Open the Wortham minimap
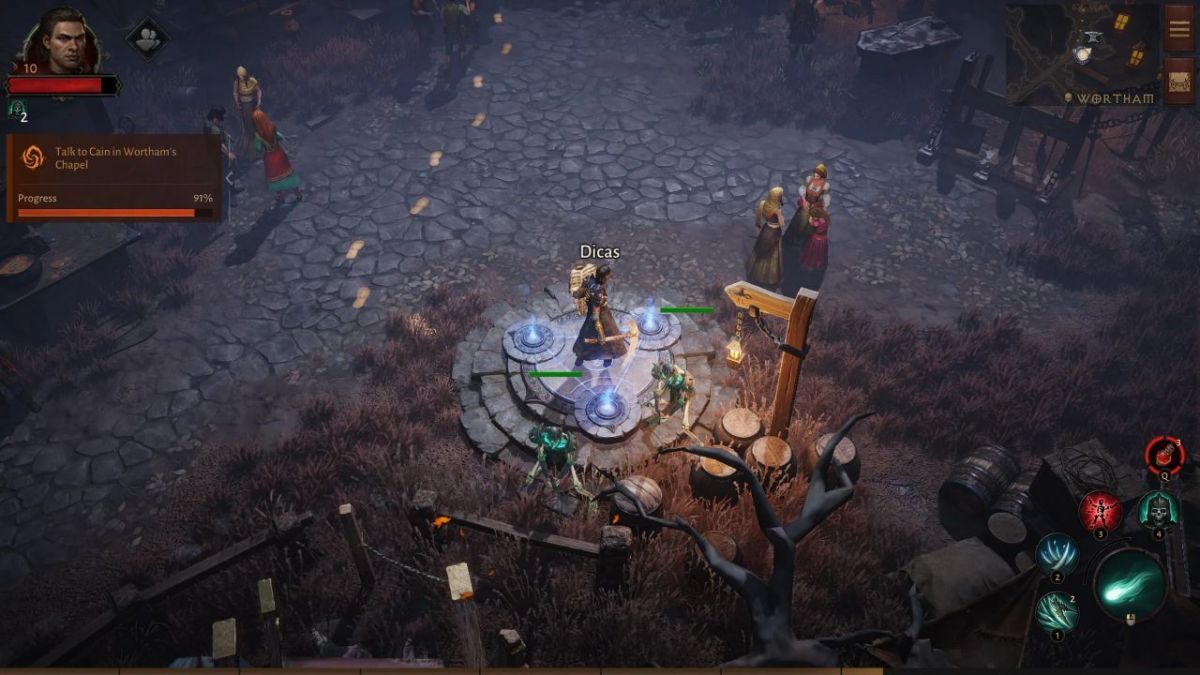The height and width of the screenshot is (675, 1200). coord(1080,54)
